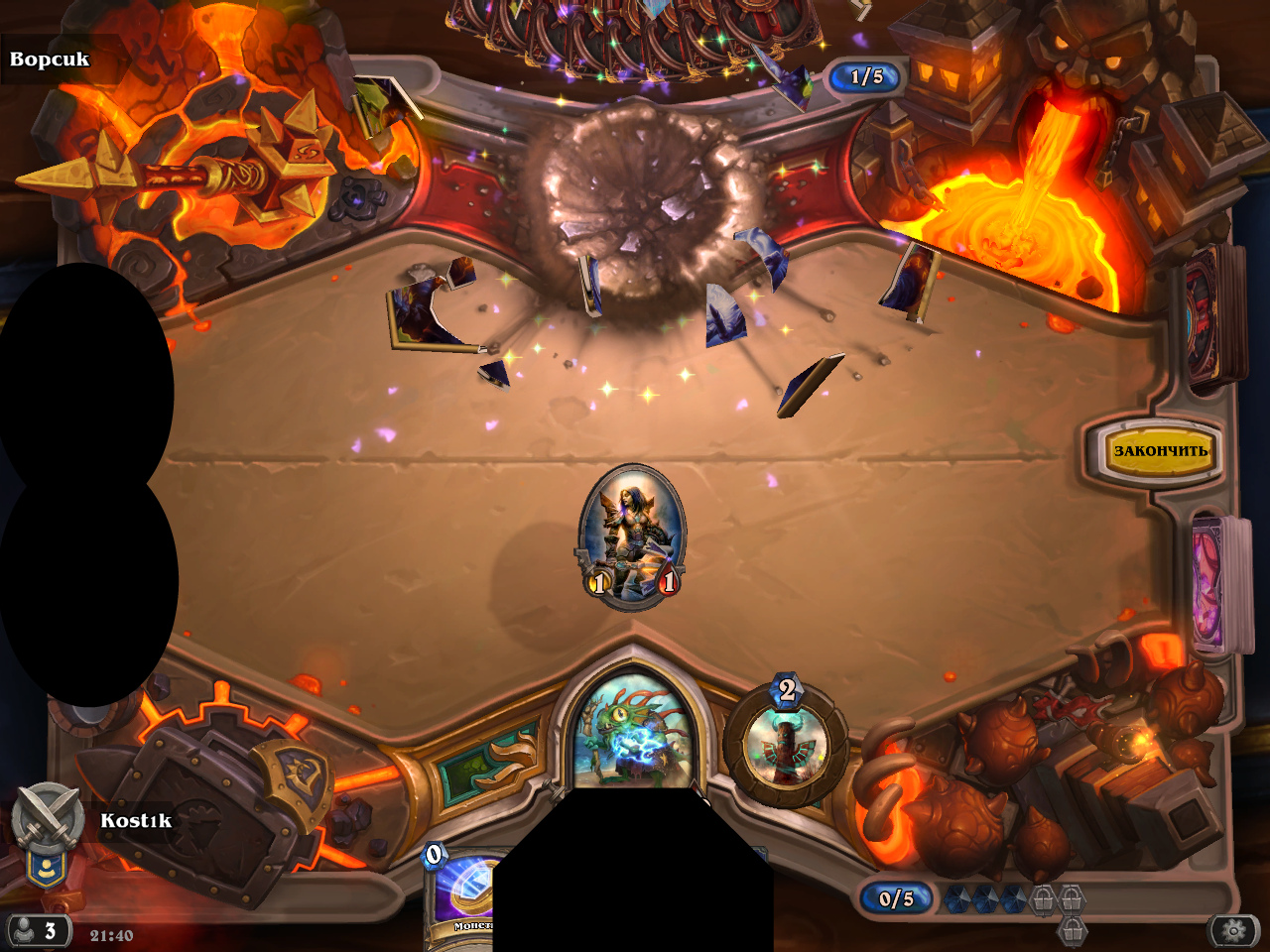1270x952 pixels.
Task: Click the yellow ЗАКОНЧИТЬ end turn button
Action: [1159, 451]
